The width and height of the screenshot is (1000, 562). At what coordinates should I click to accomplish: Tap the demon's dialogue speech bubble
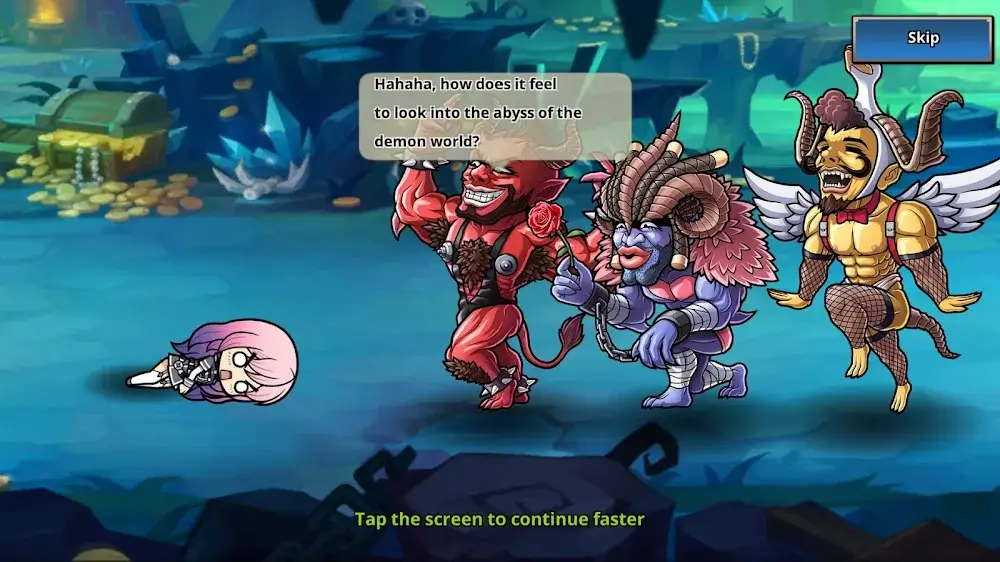click(495, 115)
